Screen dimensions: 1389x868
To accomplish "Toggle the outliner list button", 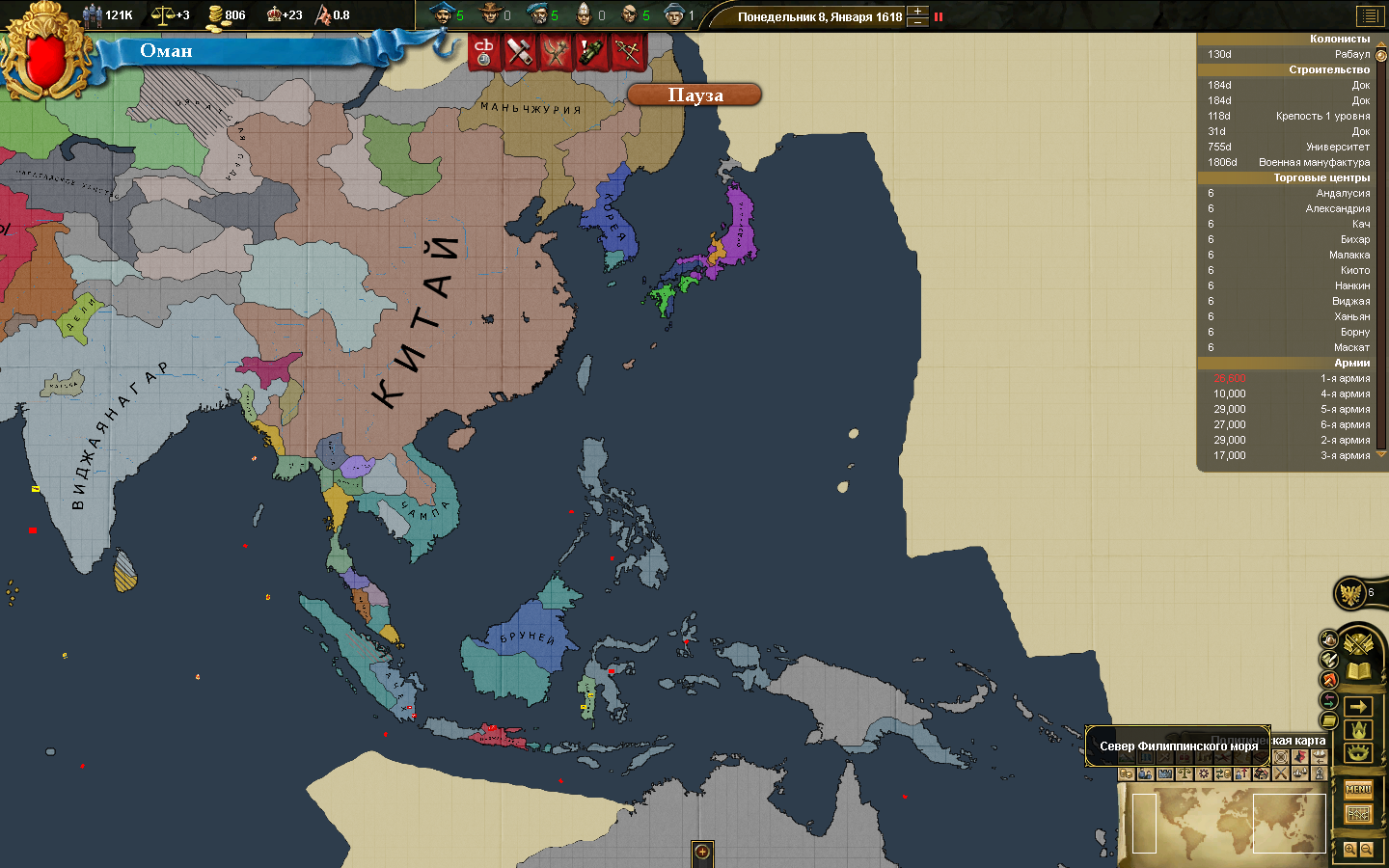I will click(x=1369, y=15).
